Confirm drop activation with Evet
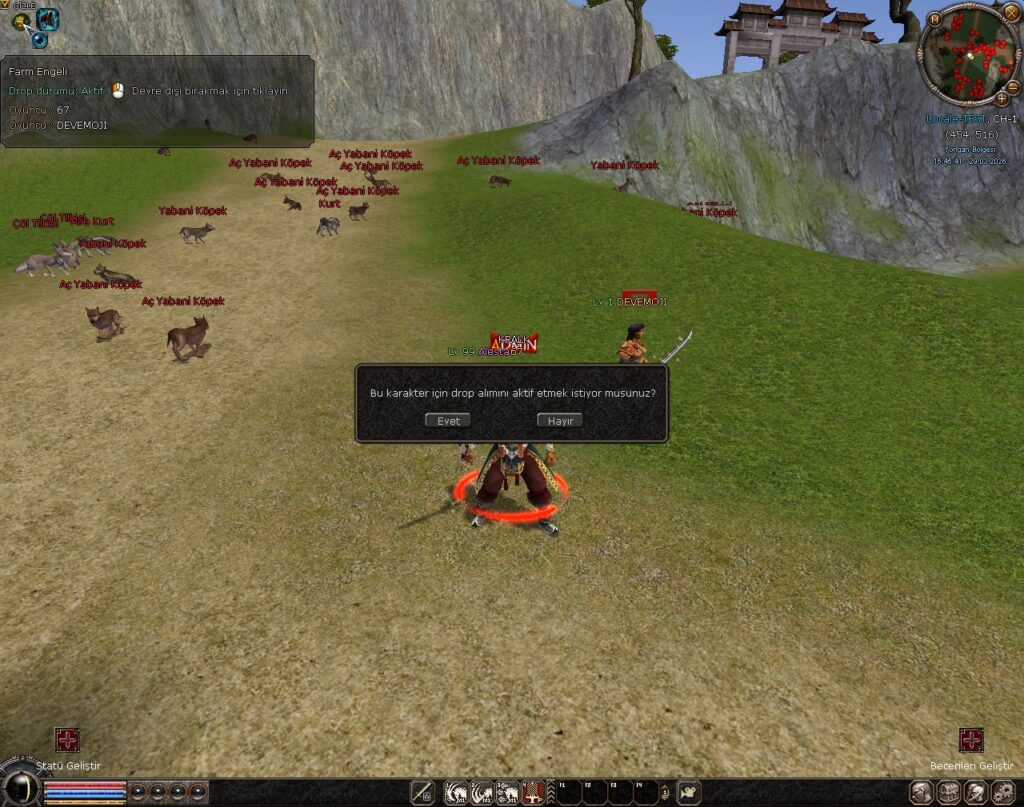Image resolution: width=1024 pixels, height=807 pixels. coord(447,421)
